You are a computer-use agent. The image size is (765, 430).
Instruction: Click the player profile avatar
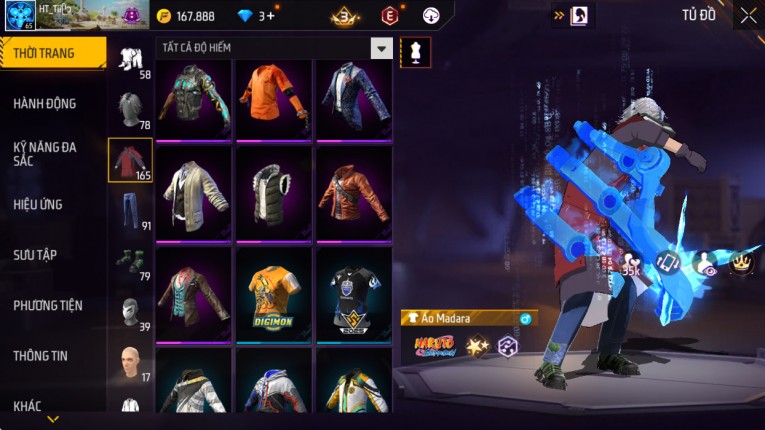pyautogui.click(x=20, y=17)
